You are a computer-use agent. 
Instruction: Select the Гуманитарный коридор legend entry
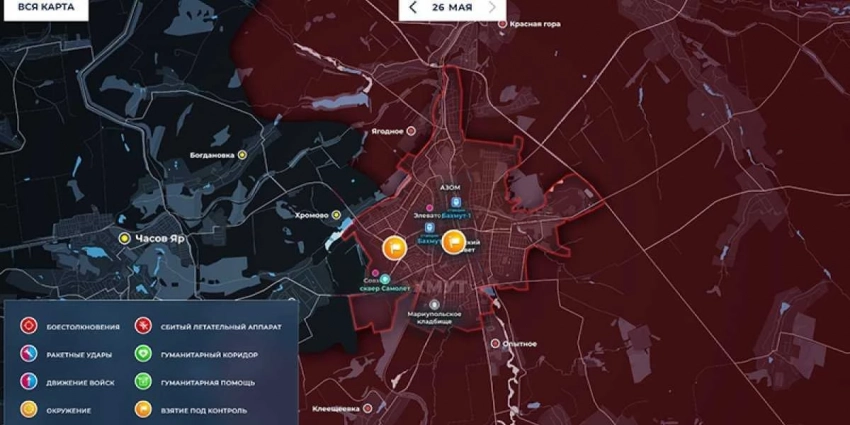point(144,354)
